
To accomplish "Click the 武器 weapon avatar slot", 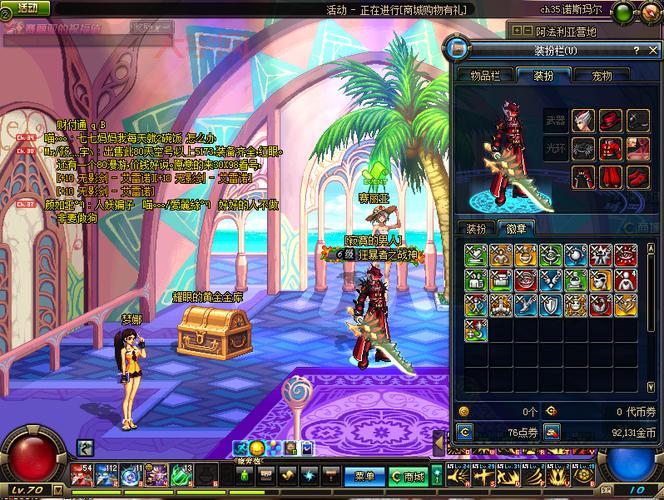I will (x=555, y=121).
